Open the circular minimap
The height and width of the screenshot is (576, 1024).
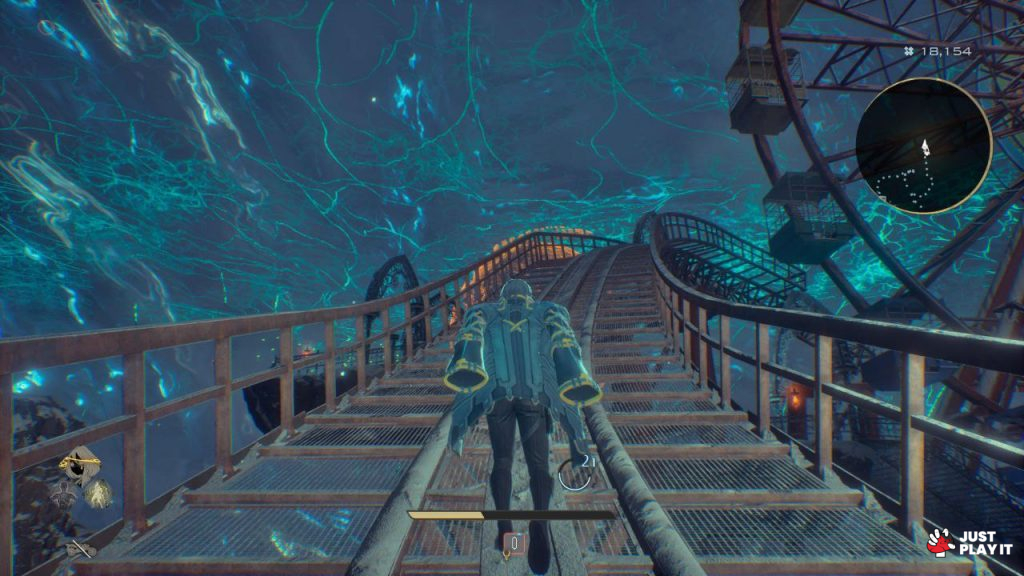pos(923,146)
